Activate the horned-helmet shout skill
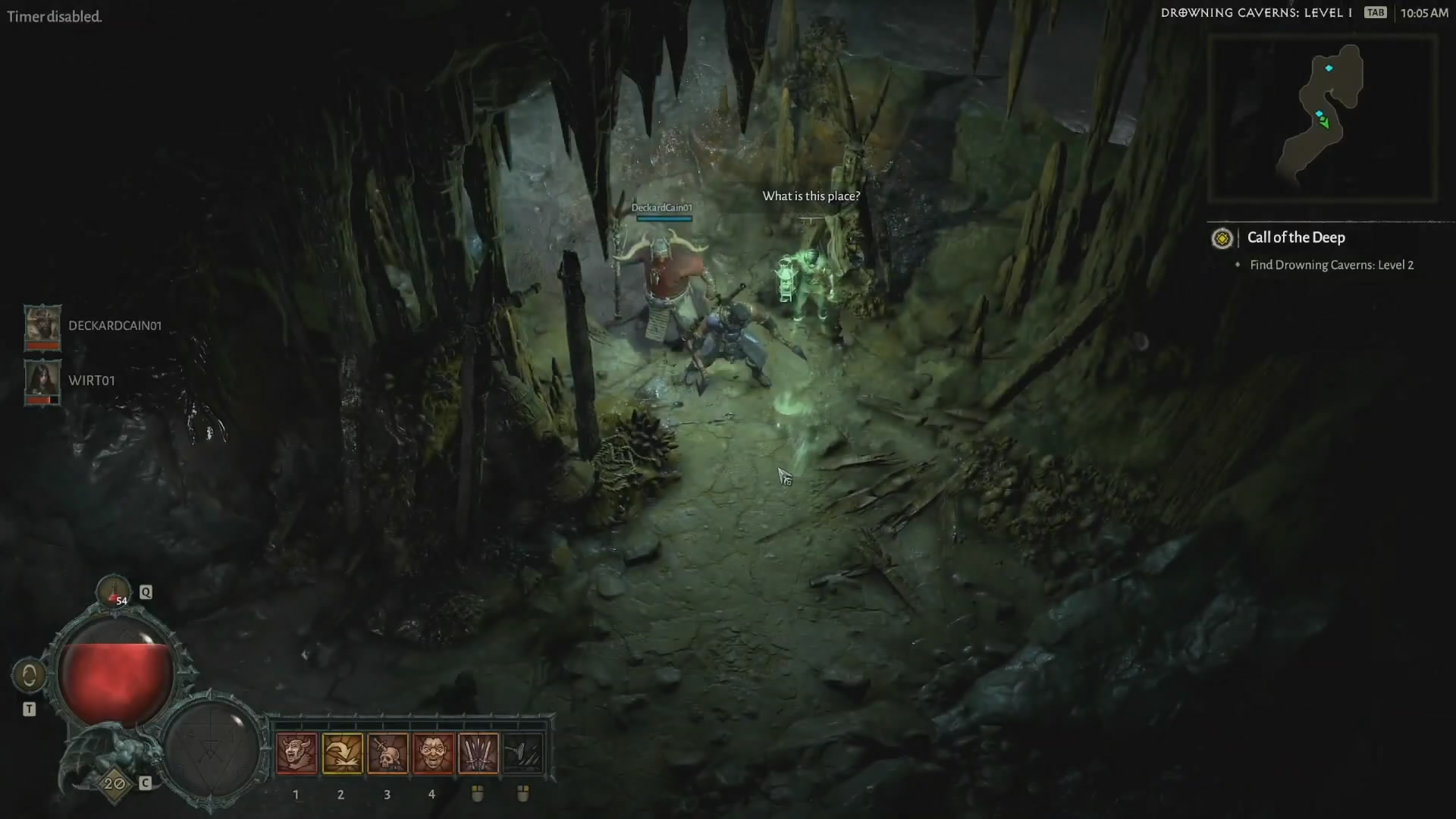This screenshot has width=1456, height=819. [297, 753]
